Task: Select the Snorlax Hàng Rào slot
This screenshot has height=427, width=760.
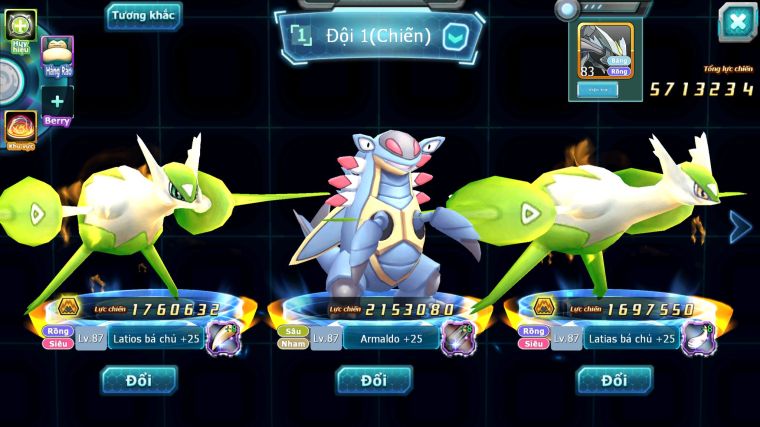Action: pyautogui.click(x=57, y=56)
